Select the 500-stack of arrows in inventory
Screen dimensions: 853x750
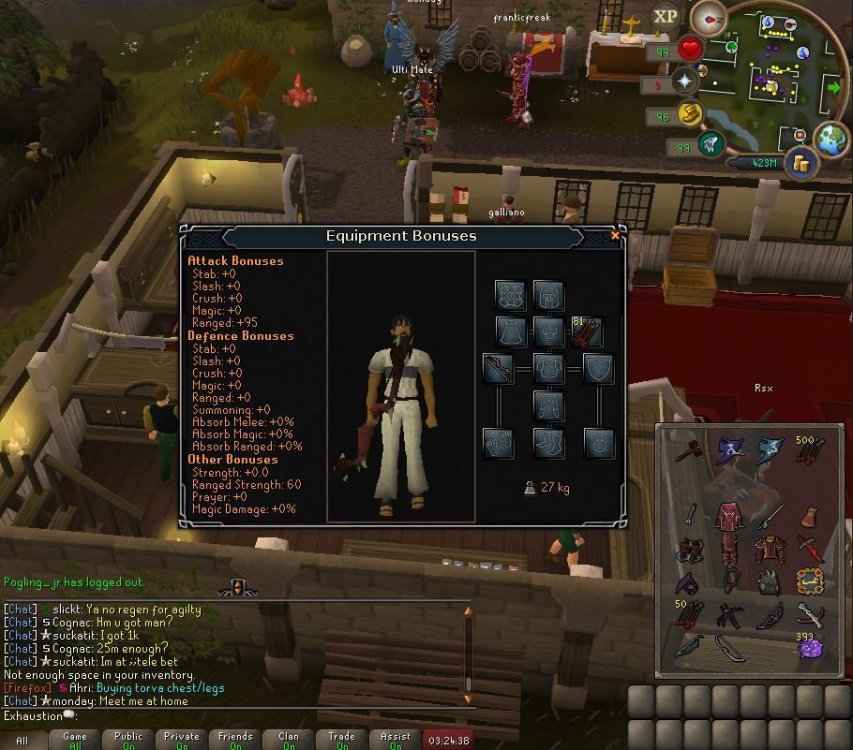pos(810,450)
